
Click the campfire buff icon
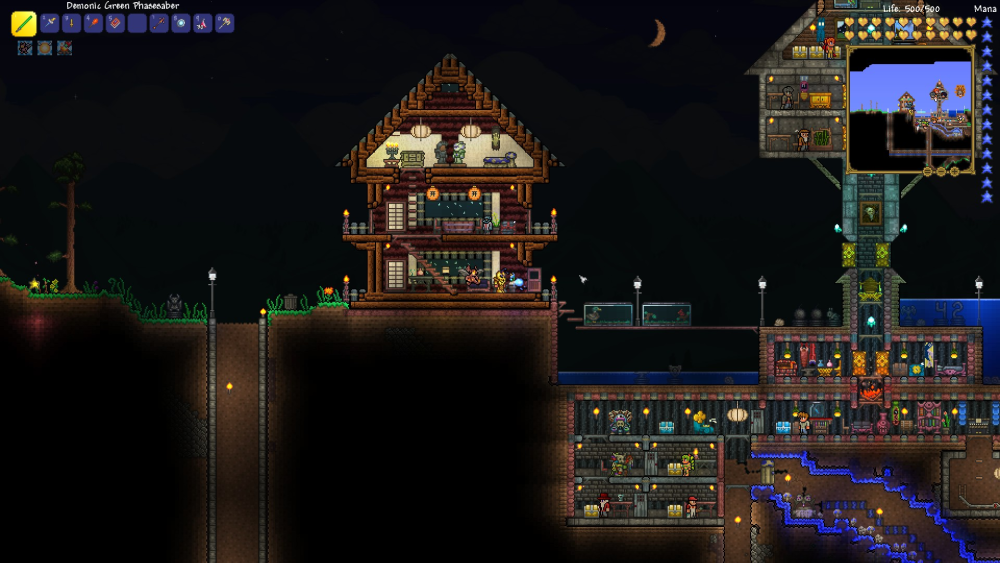click(x=64, y=48)
